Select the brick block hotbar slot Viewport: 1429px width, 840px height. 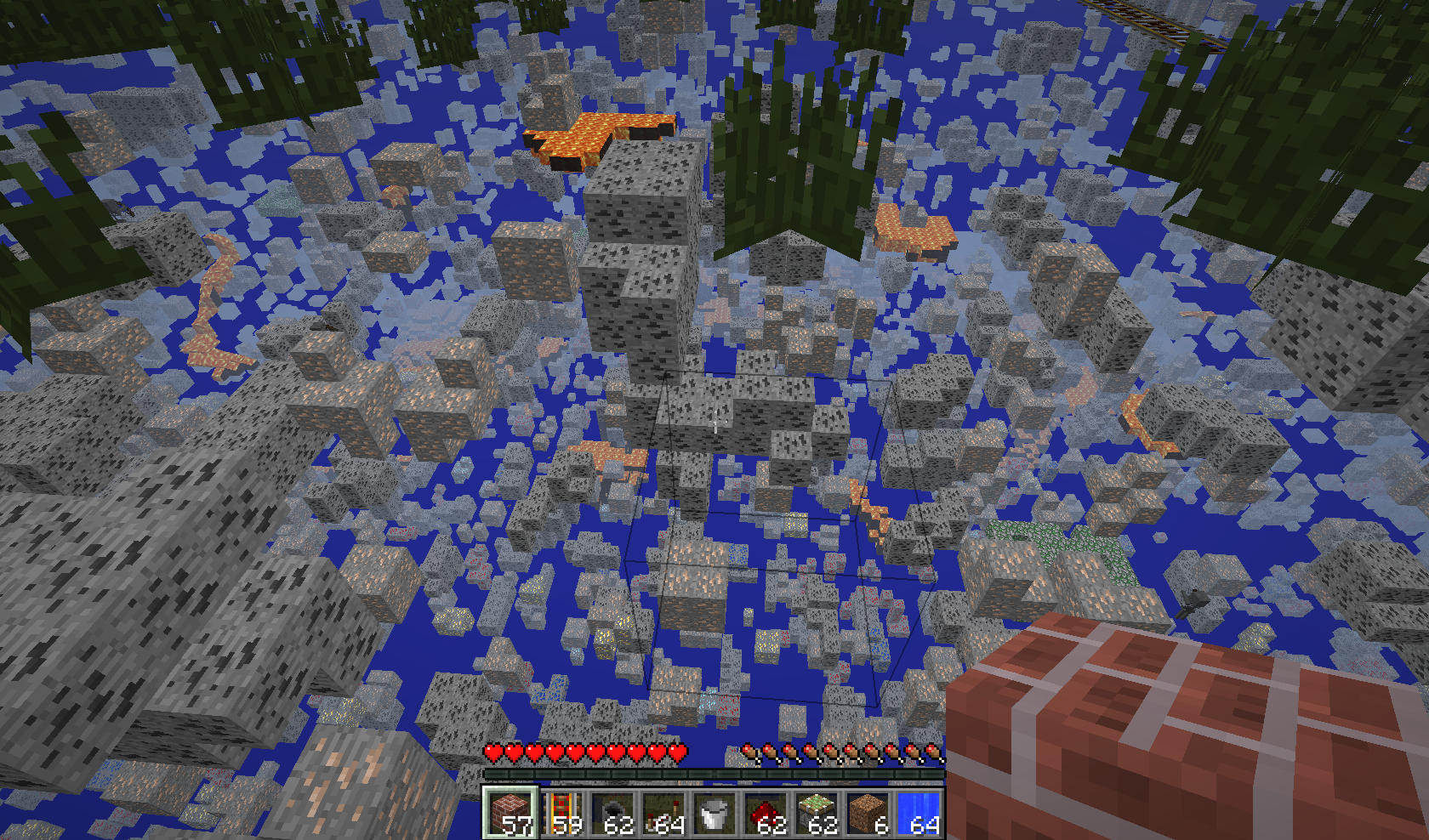tap(510, 813)
